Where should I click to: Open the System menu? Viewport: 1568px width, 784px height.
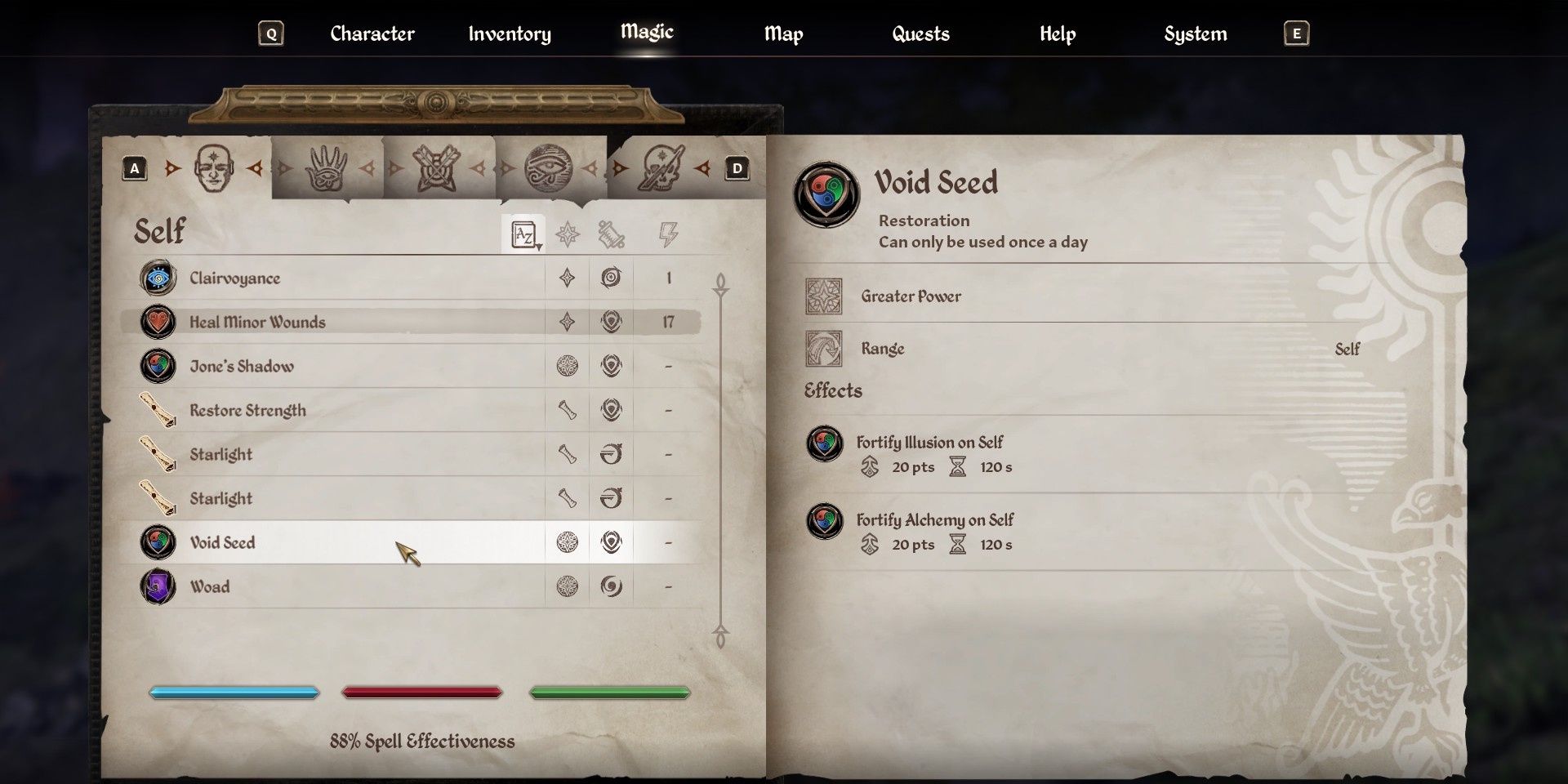1195,33
